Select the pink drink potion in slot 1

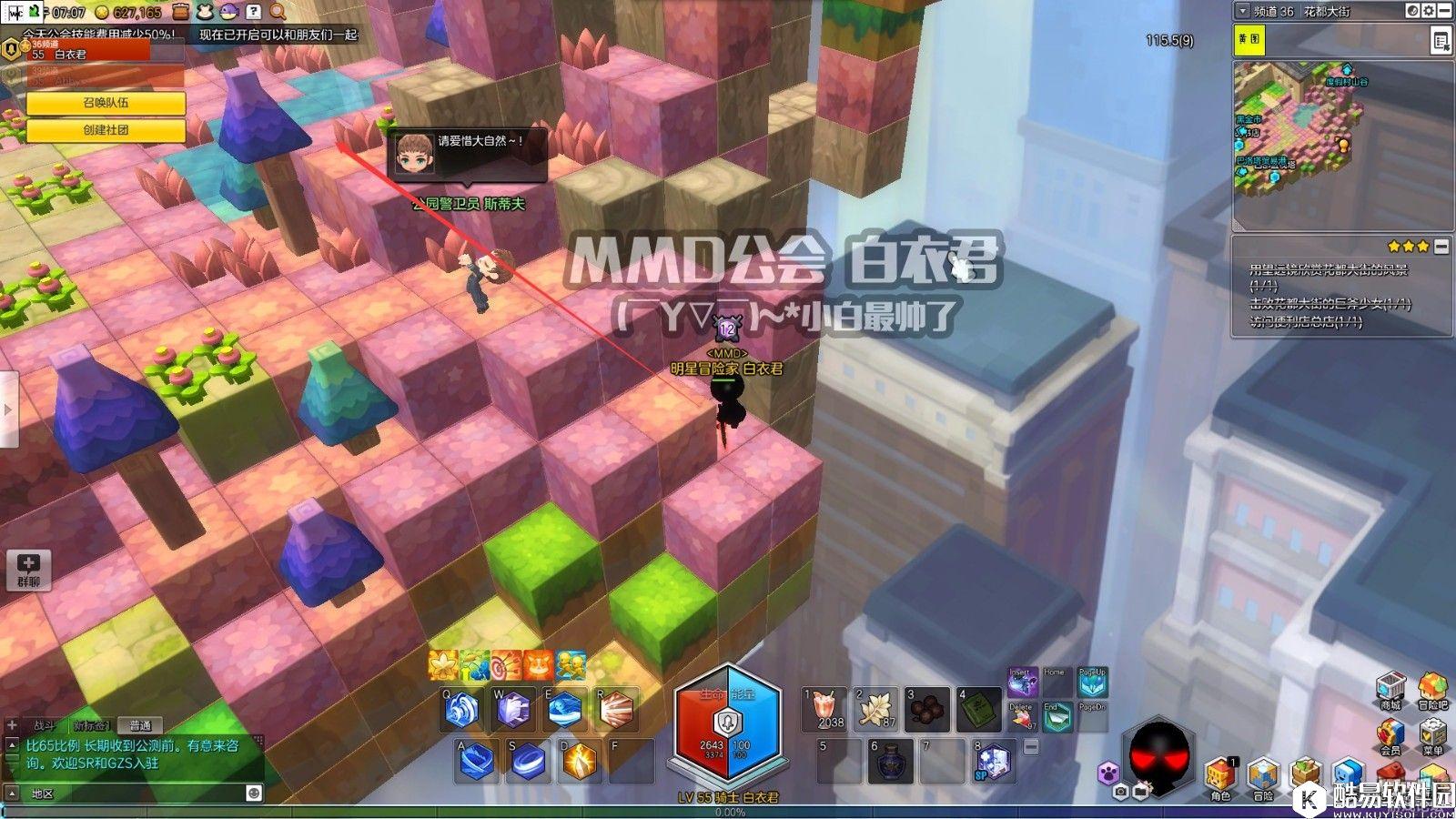(825, 709)
